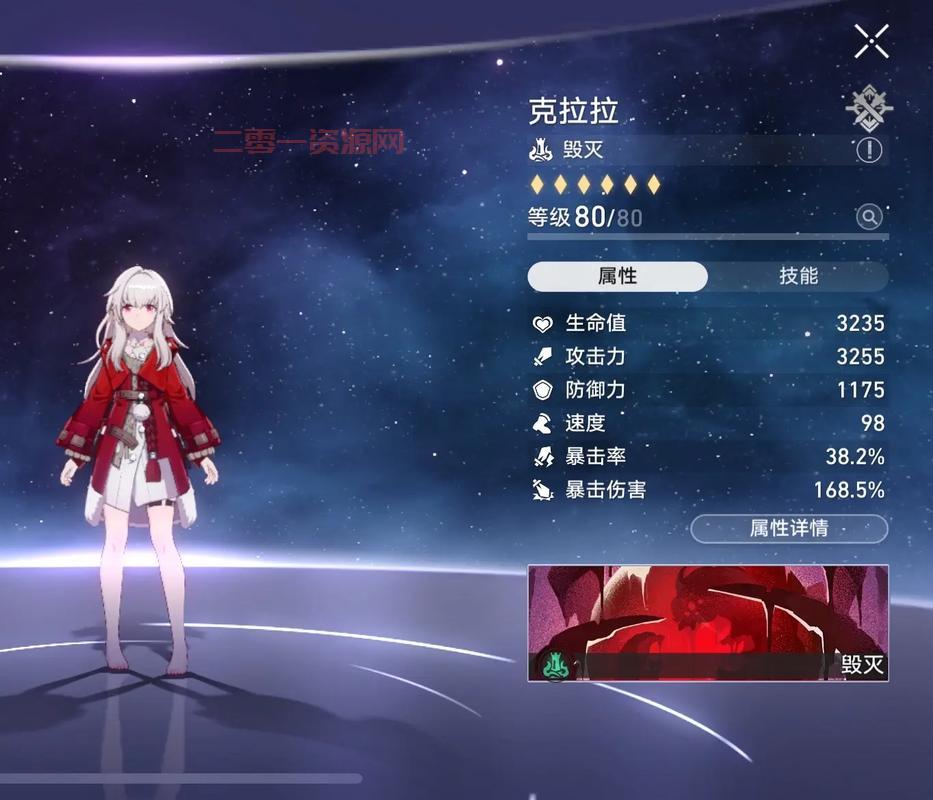The width and height of the screenshot is (933, 800).
Task: Select the 属性 tab
Action: pyautogui.click(x=617, y=276)
